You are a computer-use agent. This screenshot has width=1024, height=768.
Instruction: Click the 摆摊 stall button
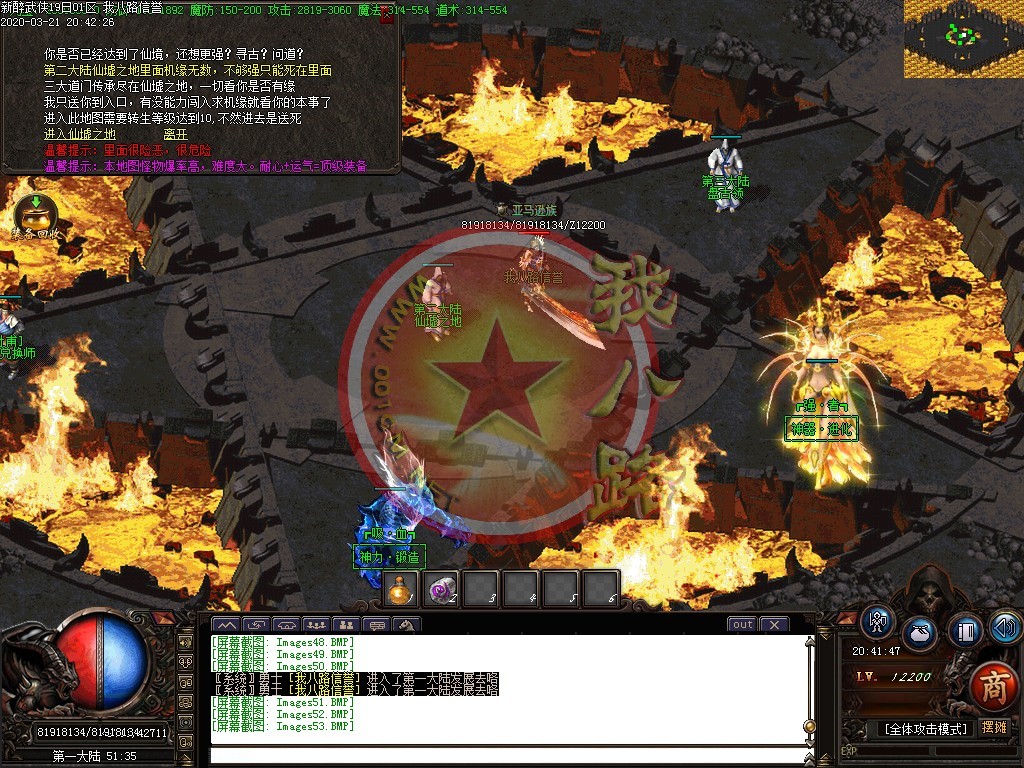[x=994, y=728]
